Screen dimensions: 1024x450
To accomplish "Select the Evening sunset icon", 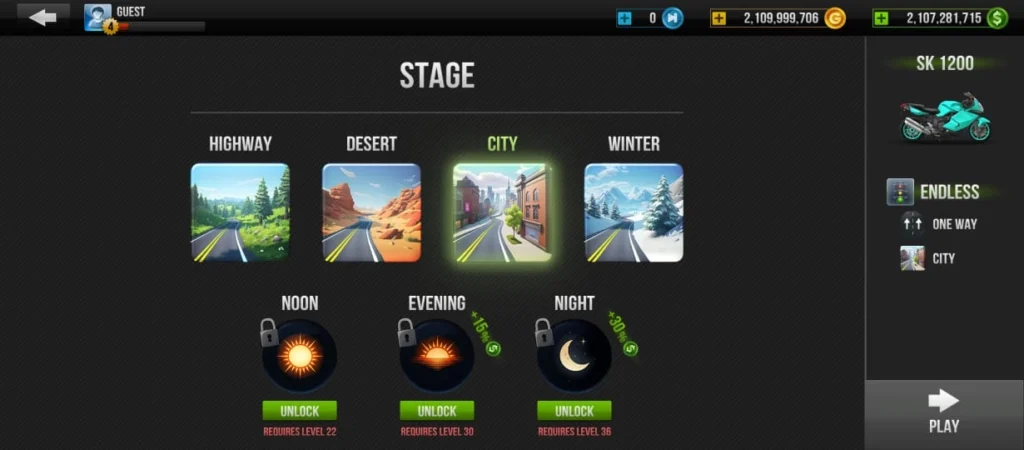I will 436,356.
